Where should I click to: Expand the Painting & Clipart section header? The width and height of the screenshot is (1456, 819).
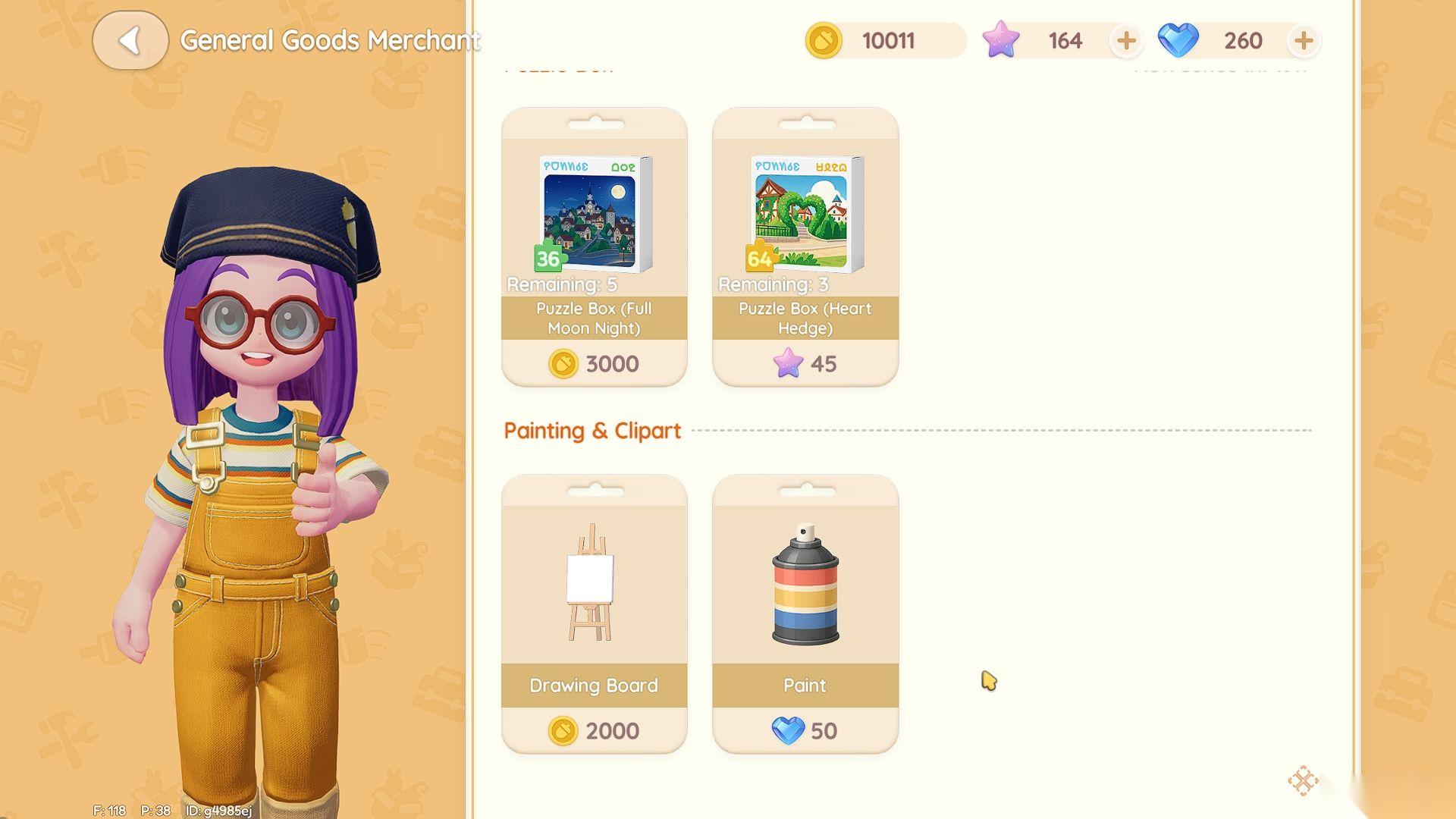[592, 430]
